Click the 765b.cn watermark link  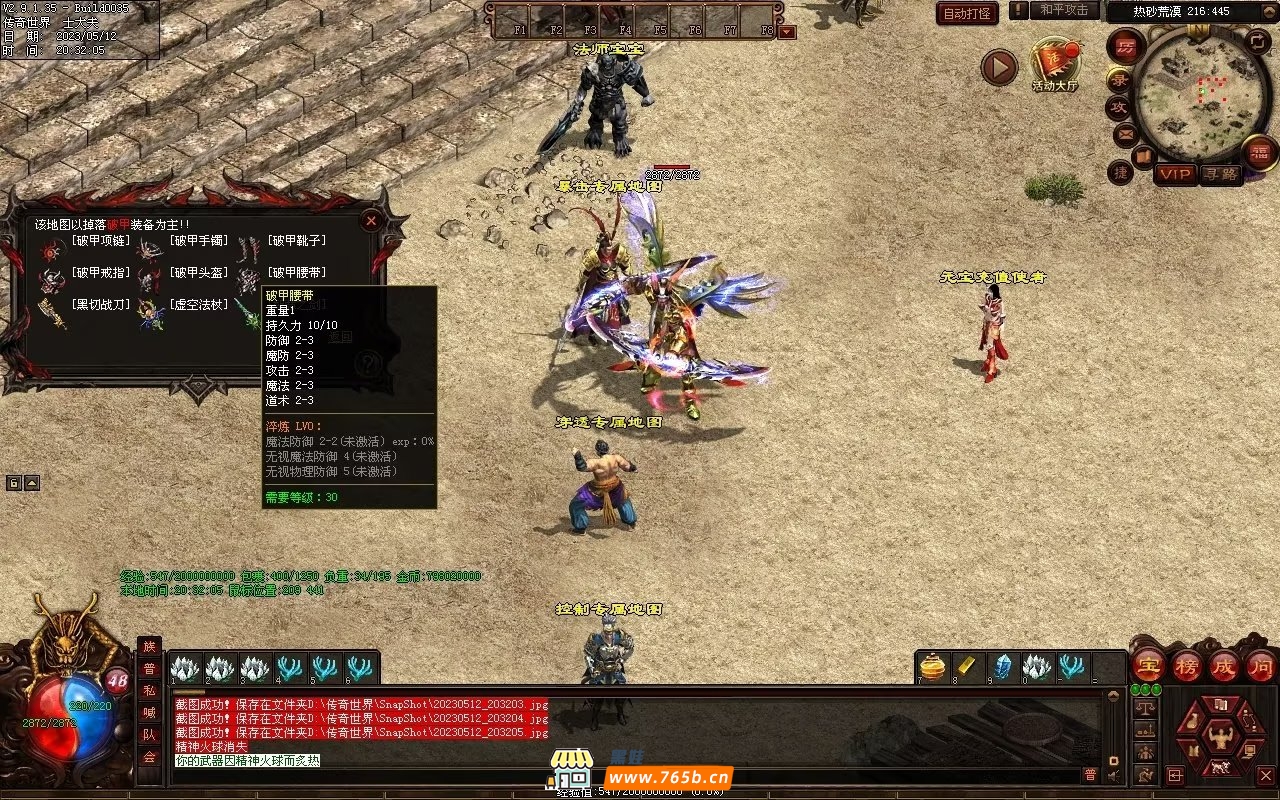coord(669,777)
